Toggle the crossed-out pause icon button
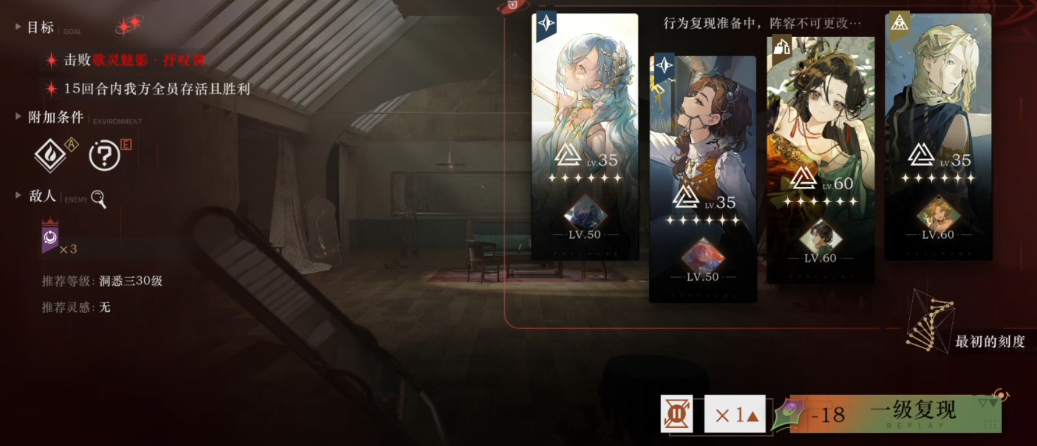The image size is (1037, 446). point(677,414)
